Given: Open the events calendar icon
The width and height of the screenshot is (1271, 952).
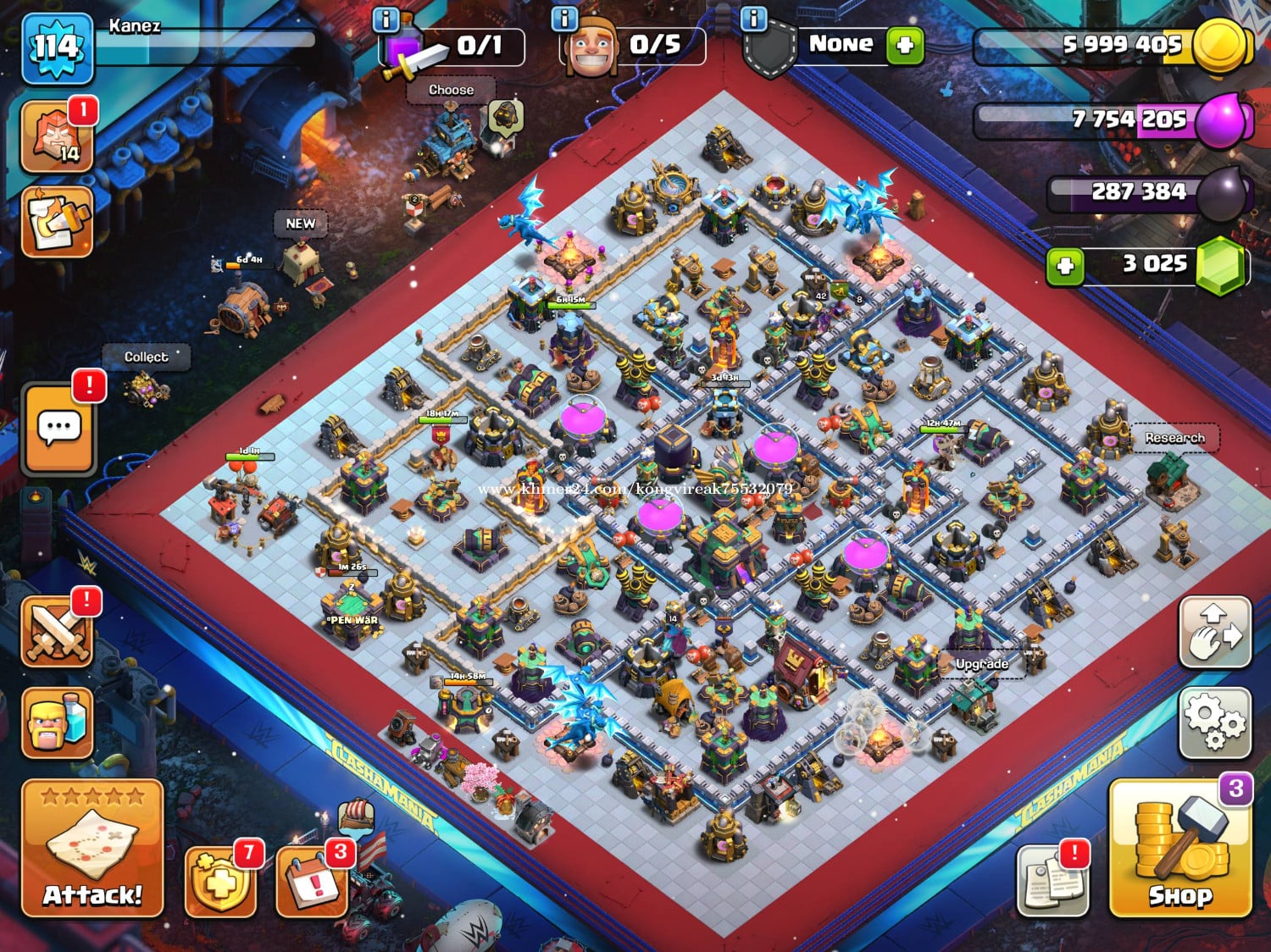Looking at the screenshot, I should click(x=312, y=883).
